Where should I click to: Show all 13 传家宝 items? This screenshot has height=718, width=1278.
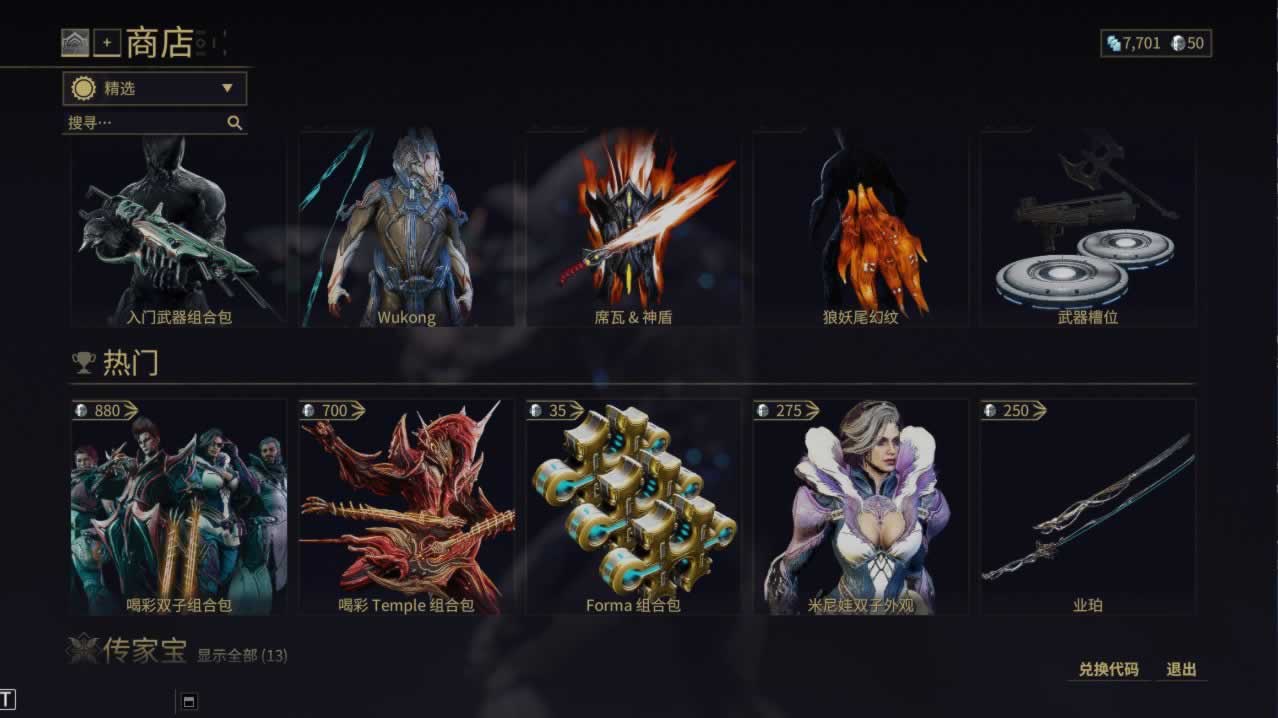click(x=242, y=656)
